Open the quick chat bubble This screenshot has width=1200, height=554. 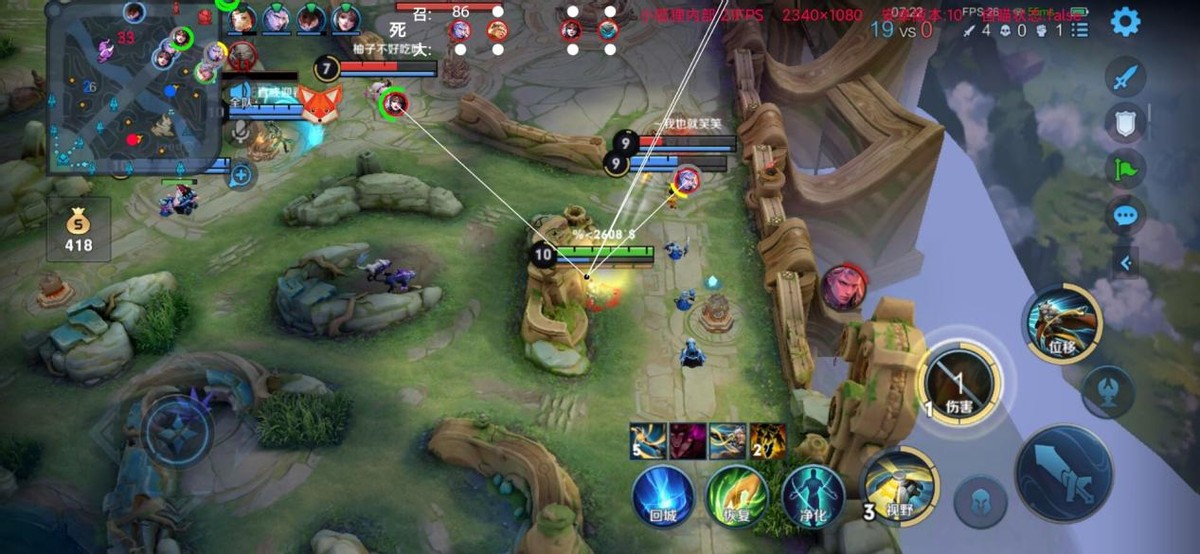(x=1126, y=214)
